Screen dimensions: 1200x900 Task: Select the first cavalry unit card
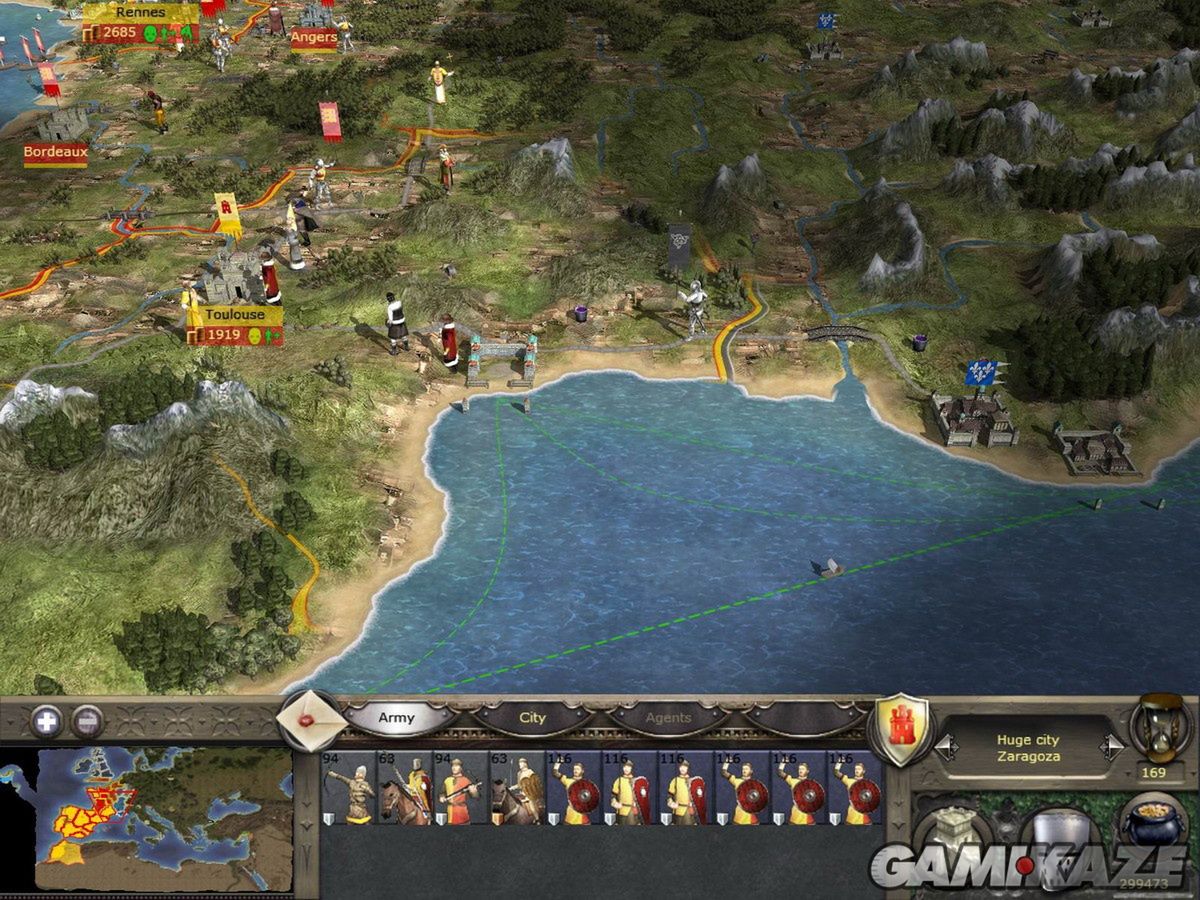pyautogui.click(x=404, y=788)
